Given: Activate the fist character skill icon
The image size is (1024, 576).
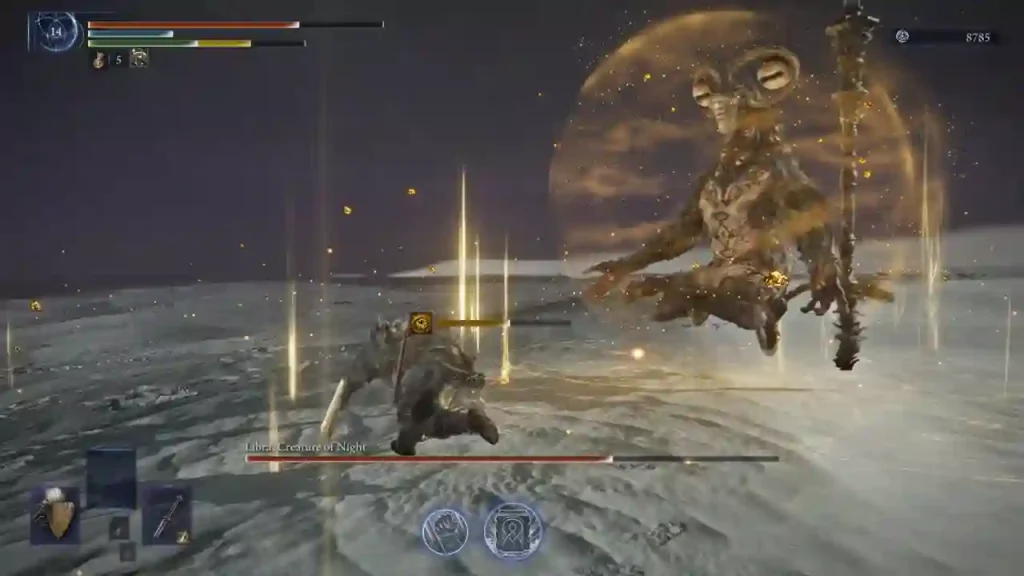Looking at the screenshot, I should coord(445,530).
